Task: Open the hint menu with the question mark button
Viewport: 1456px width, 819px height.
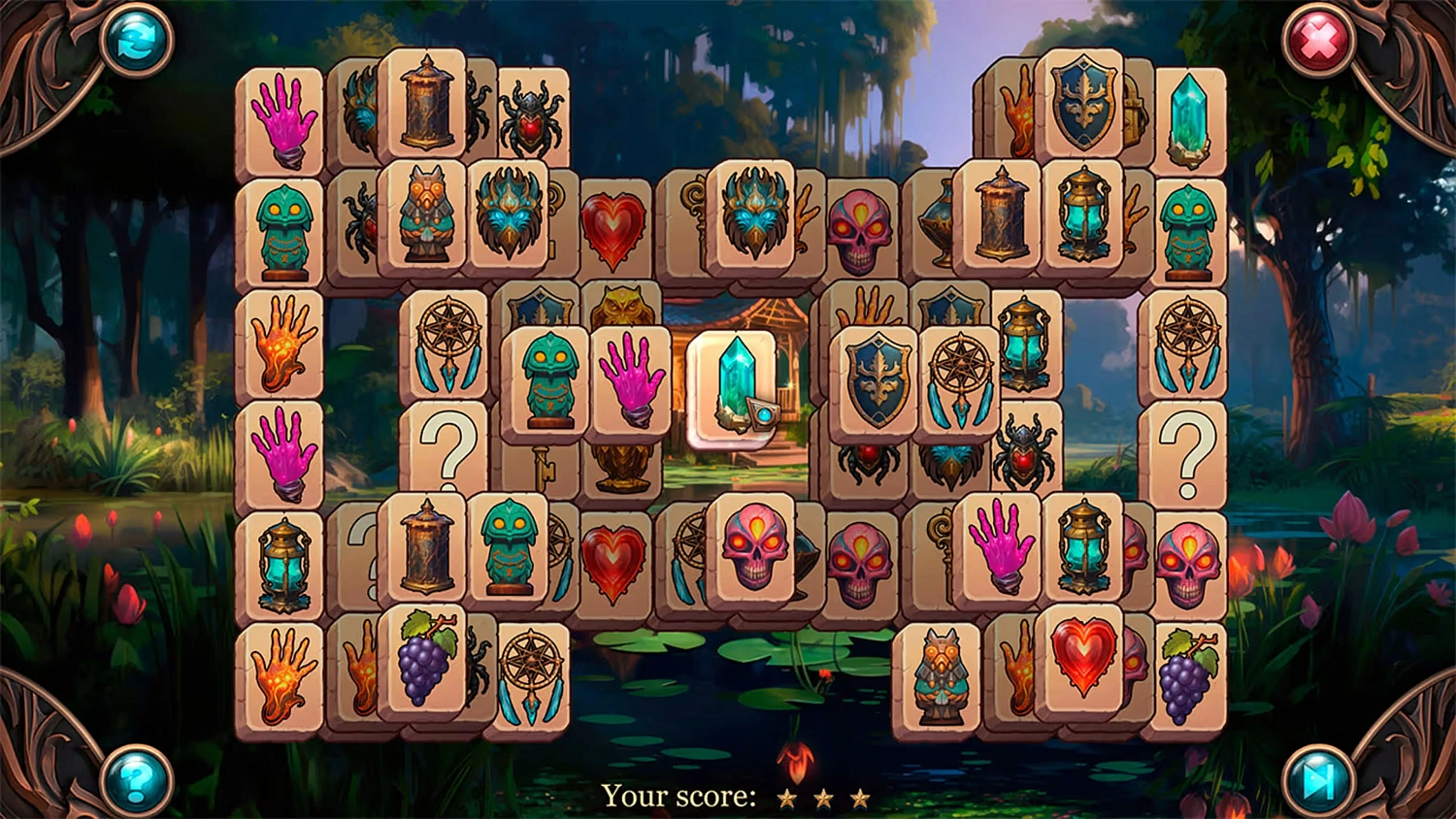Action: pos(134,781)
